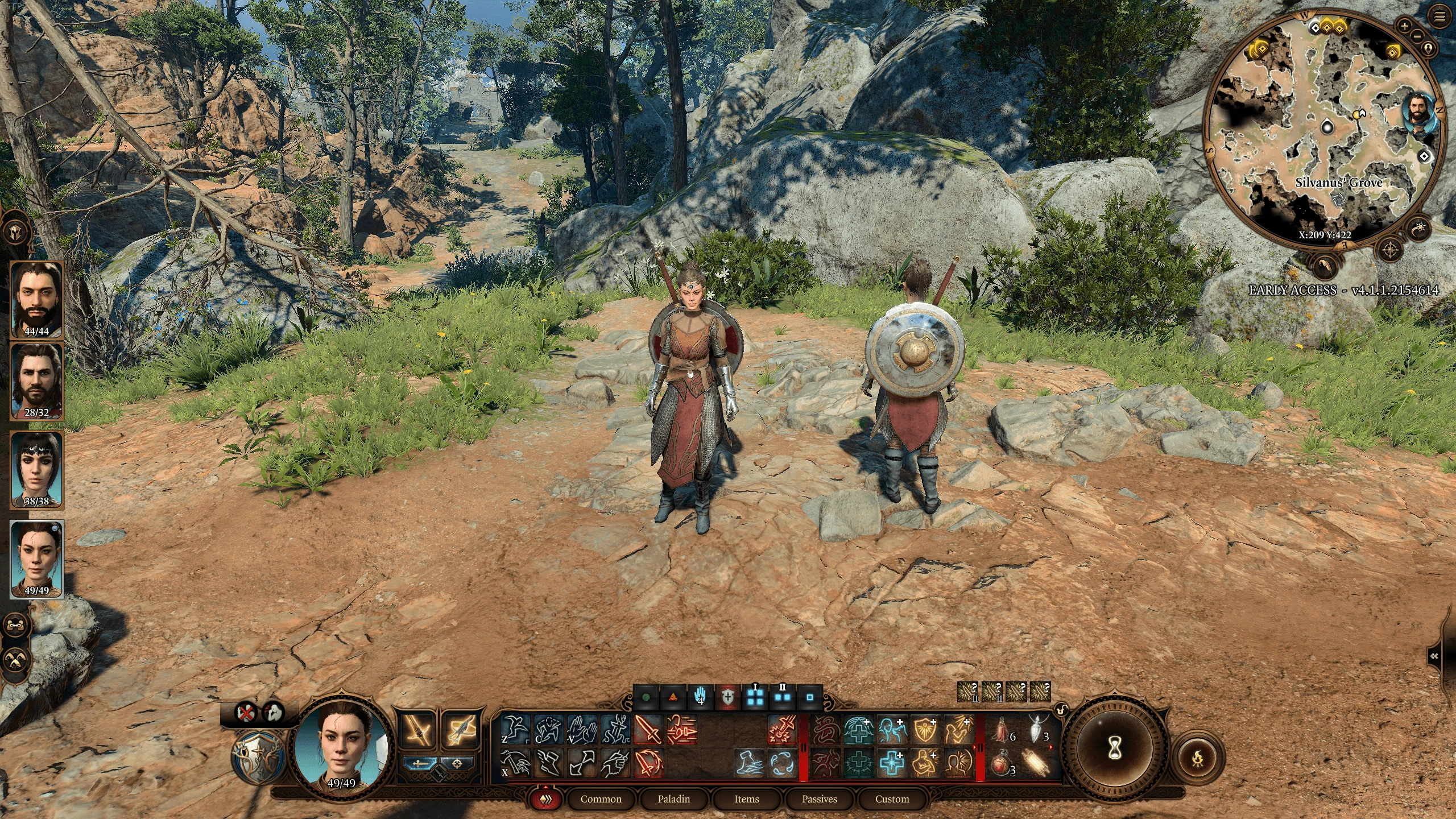Switch to the Common hotbar tab

(601, 799)
